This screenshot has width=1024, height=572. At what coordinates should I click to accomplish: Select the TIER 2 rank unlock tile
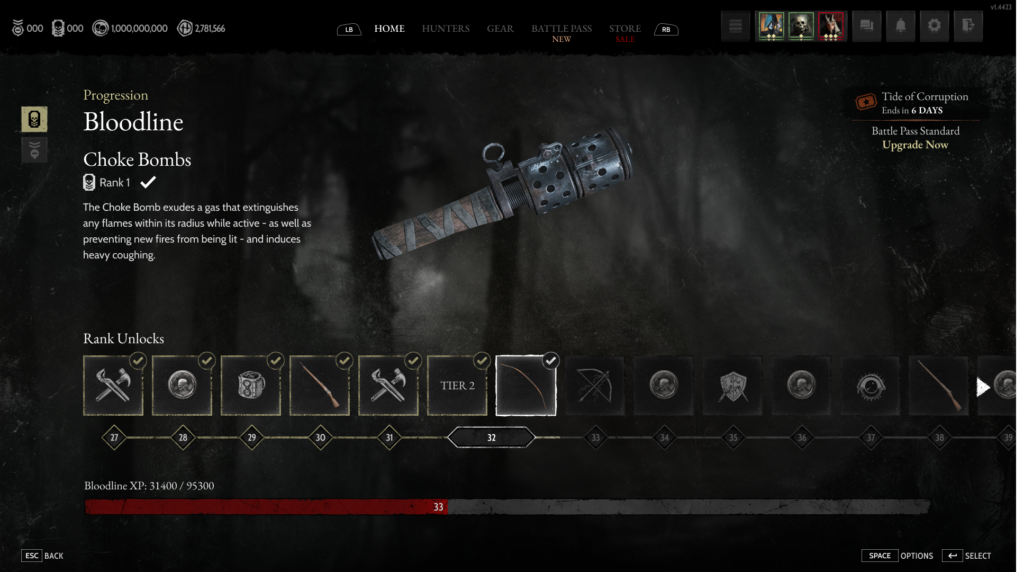(x=457, y=386)
